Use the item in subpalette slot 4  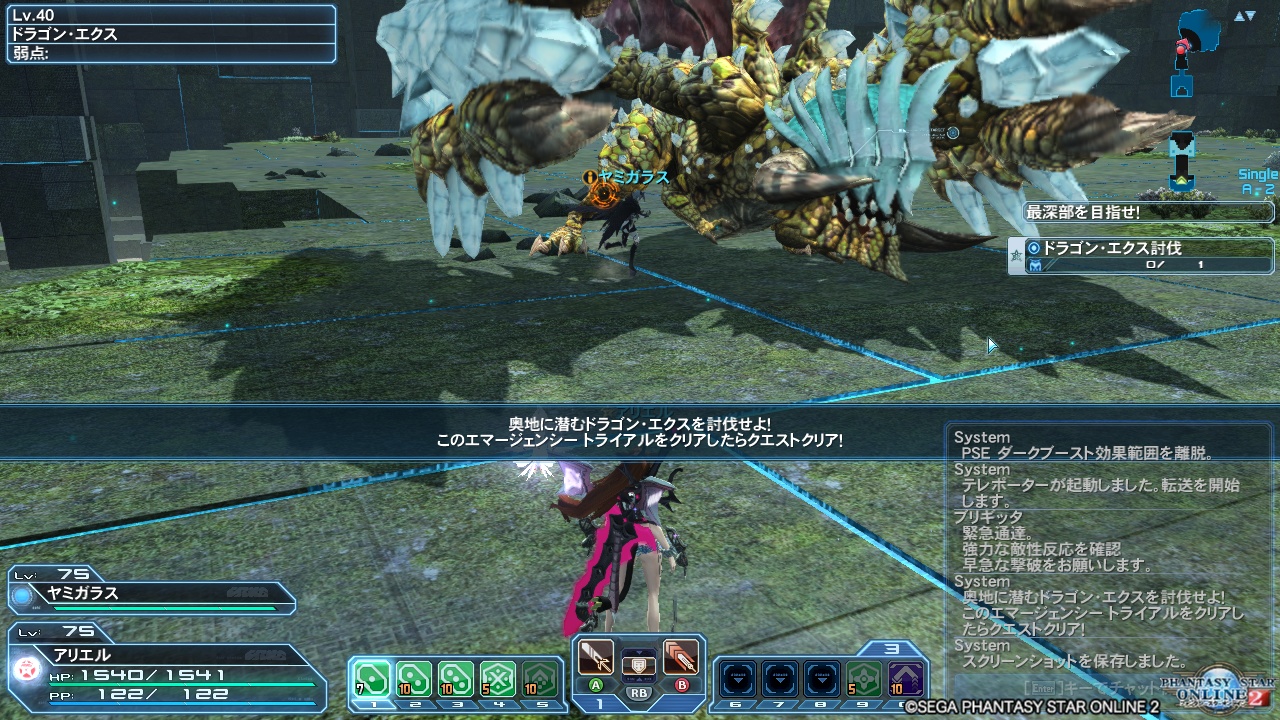coord(495,676)
